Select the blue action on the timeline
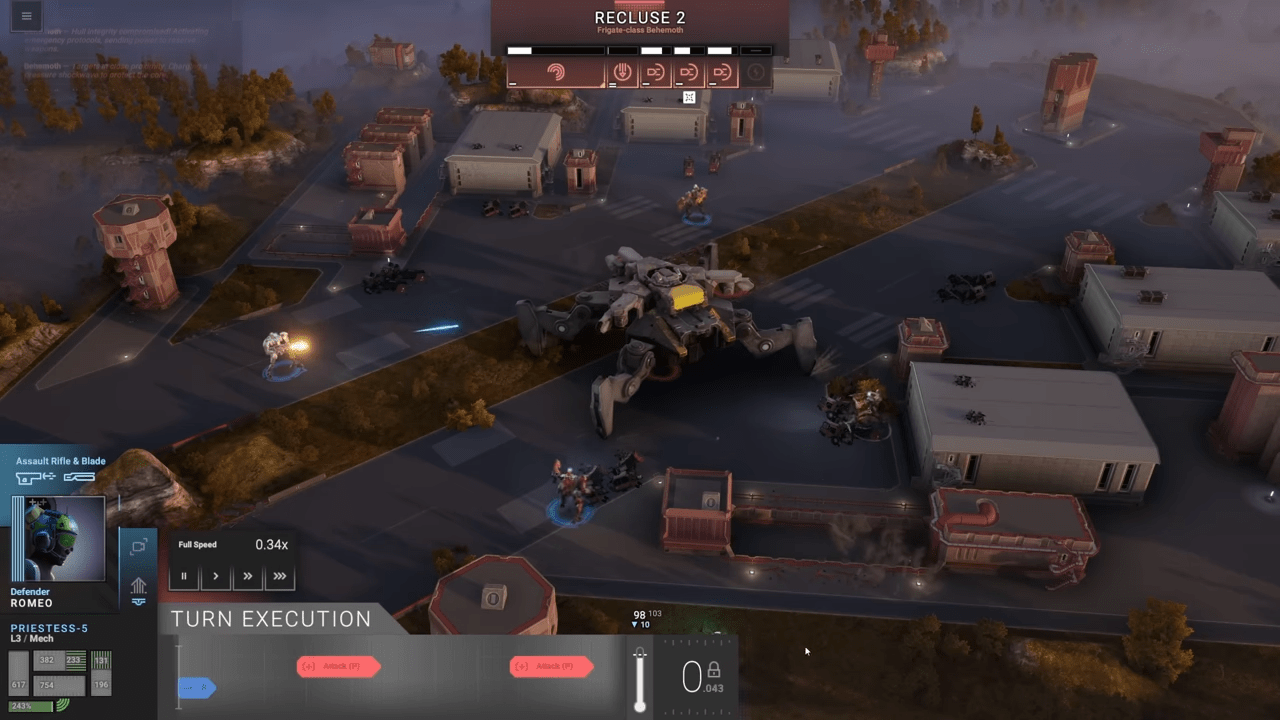Screen dimensions: 1280x720 tap(197, 687)
